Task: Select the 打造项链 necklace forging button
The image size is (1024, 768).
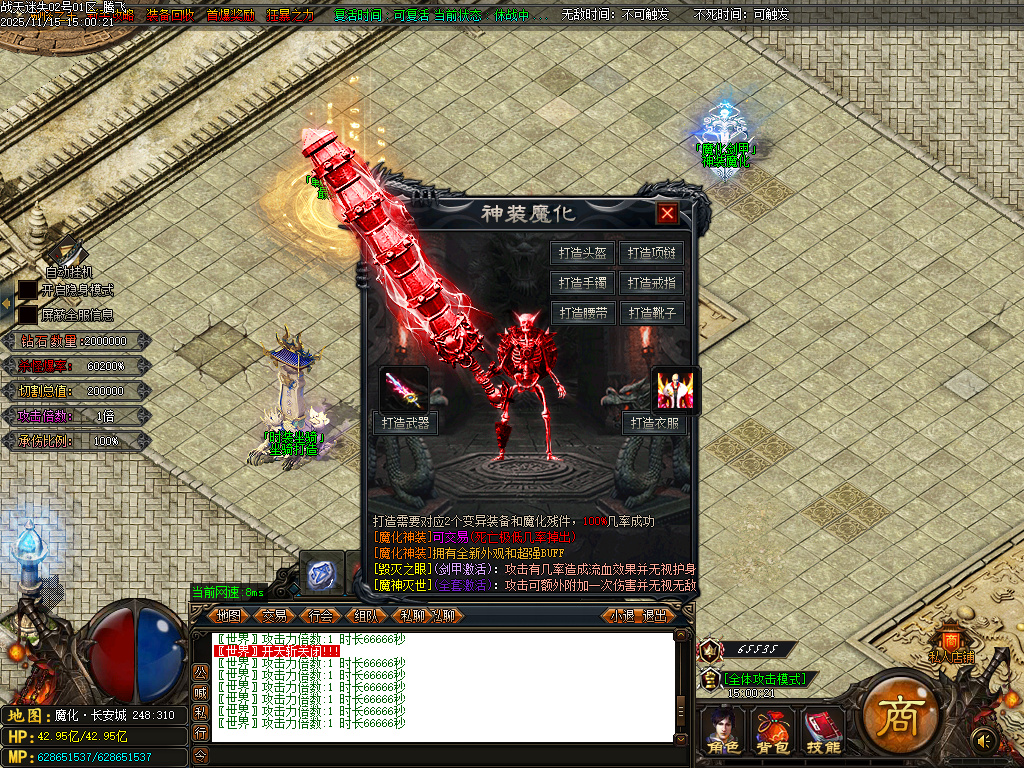Action: (652, 253)
